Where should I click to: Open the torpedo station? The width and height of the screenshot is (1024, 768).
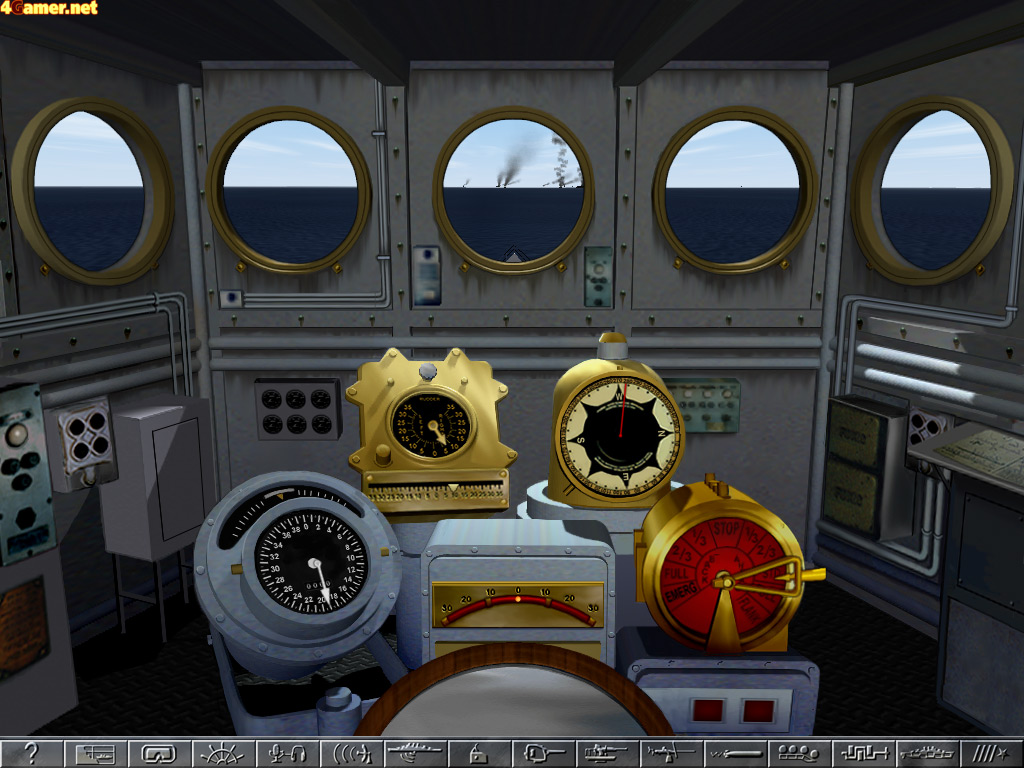pyautogui.click(x=735, y=753)
